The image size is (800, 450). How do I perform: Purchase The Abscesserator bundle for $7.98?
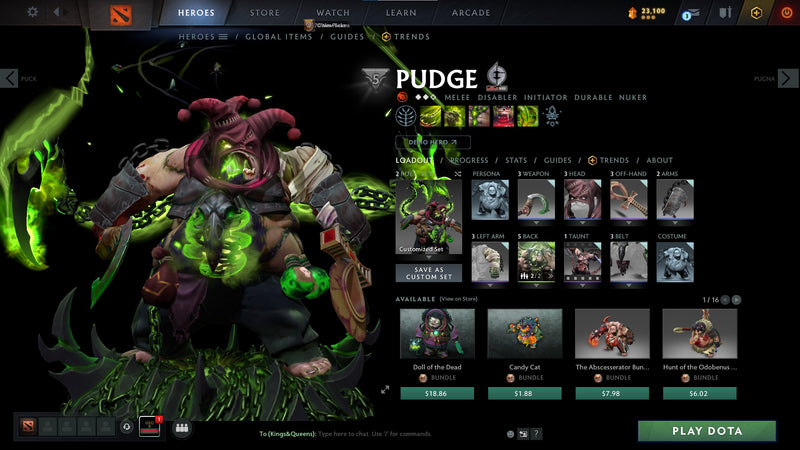click(611, 393)
